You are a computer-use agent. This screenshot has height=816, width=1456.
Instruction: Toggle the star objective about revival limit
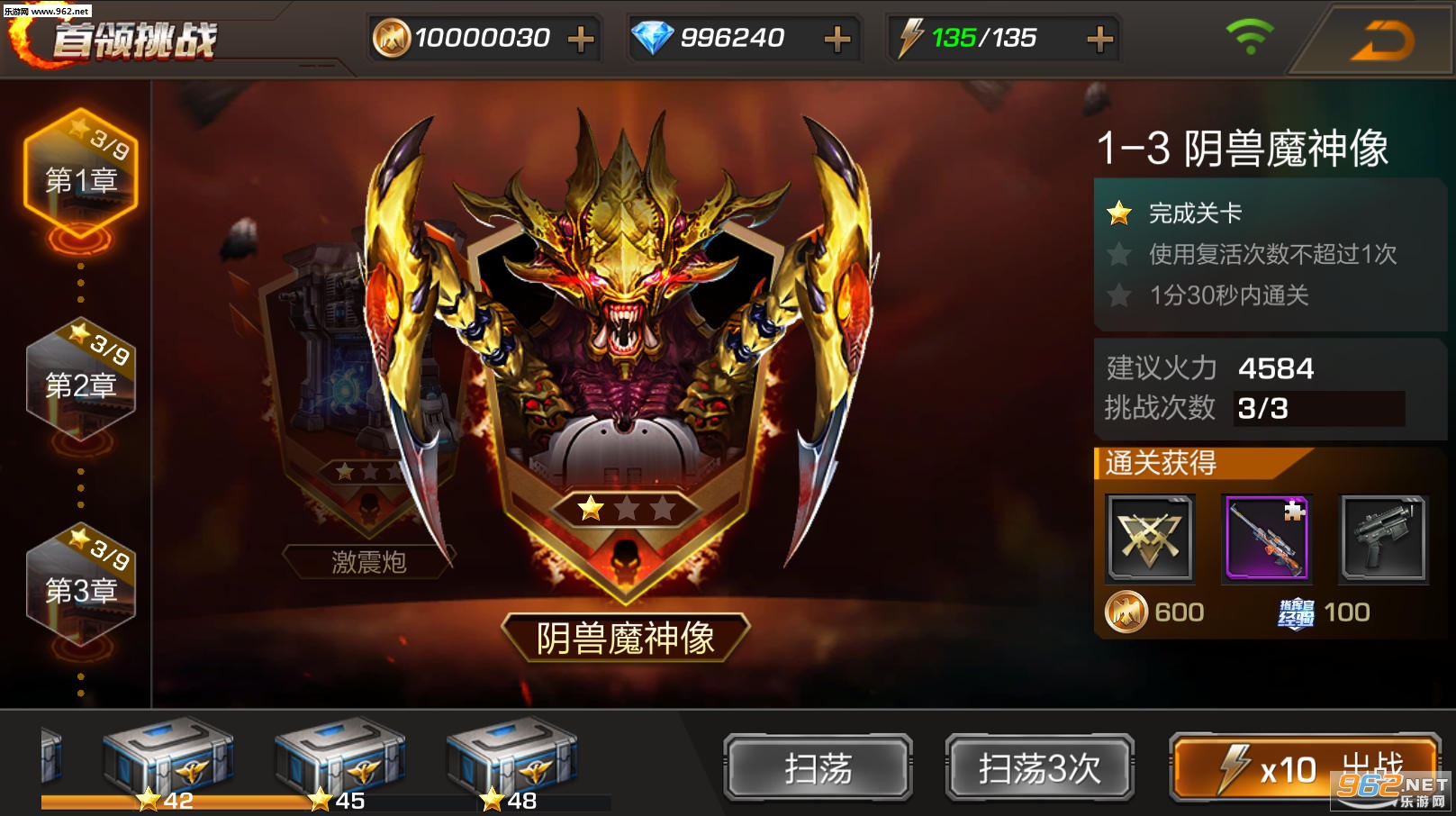1119,255
